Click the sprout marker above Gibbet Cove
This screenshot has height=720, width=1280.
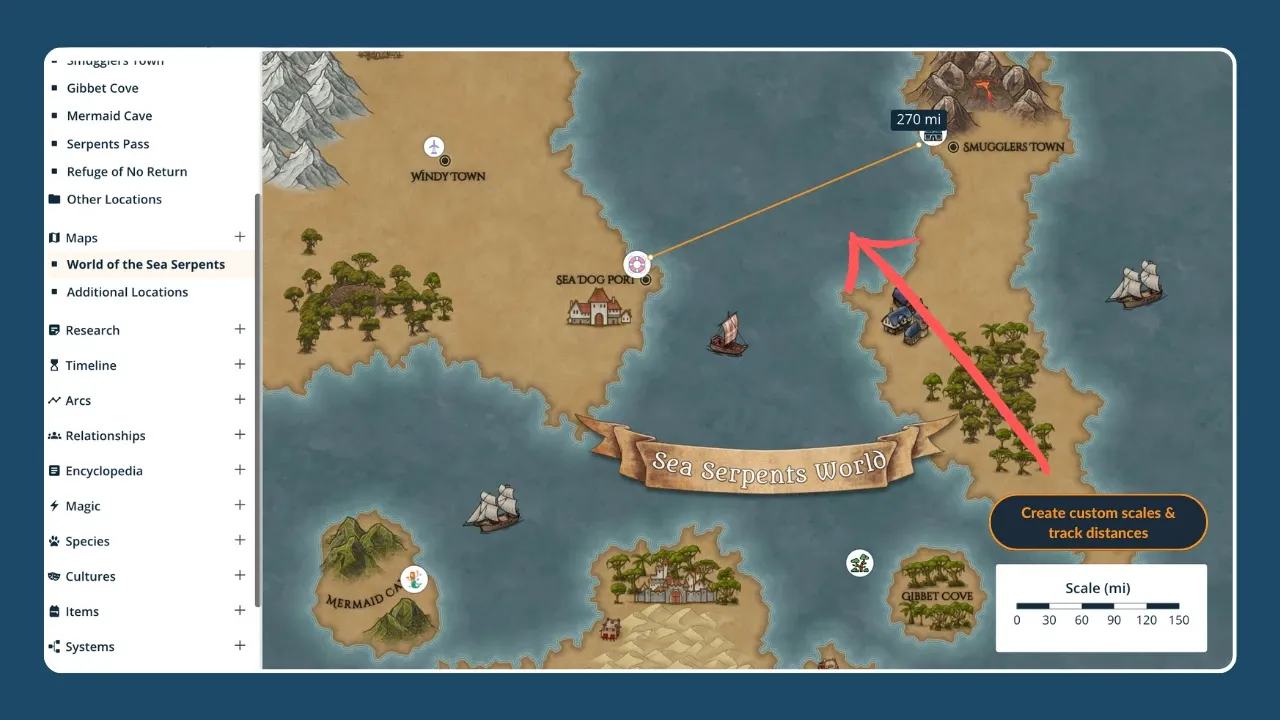click(858, 562)
